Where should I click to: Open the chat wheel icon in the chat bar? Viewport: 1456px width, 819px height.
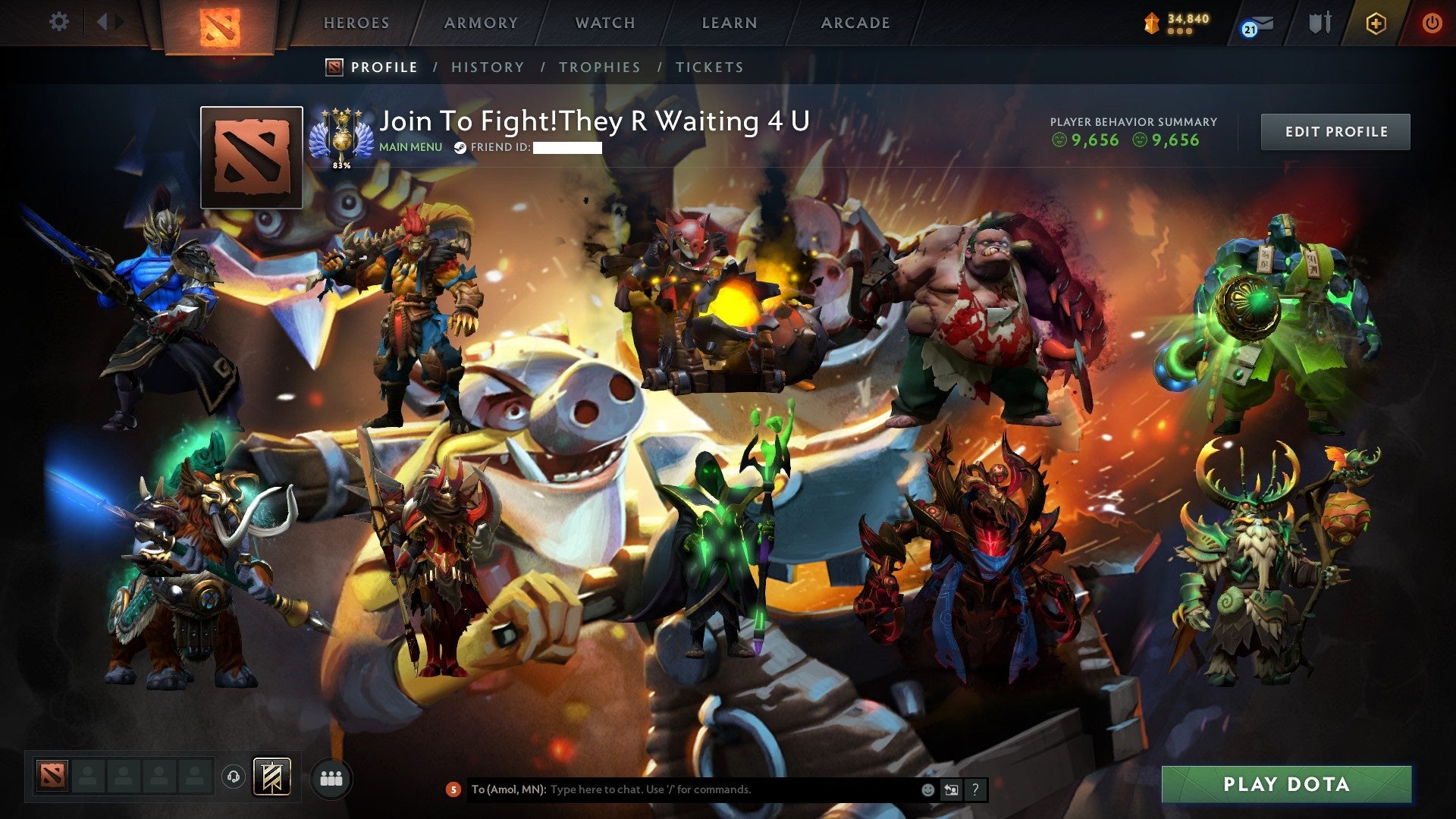coord(950,789)
